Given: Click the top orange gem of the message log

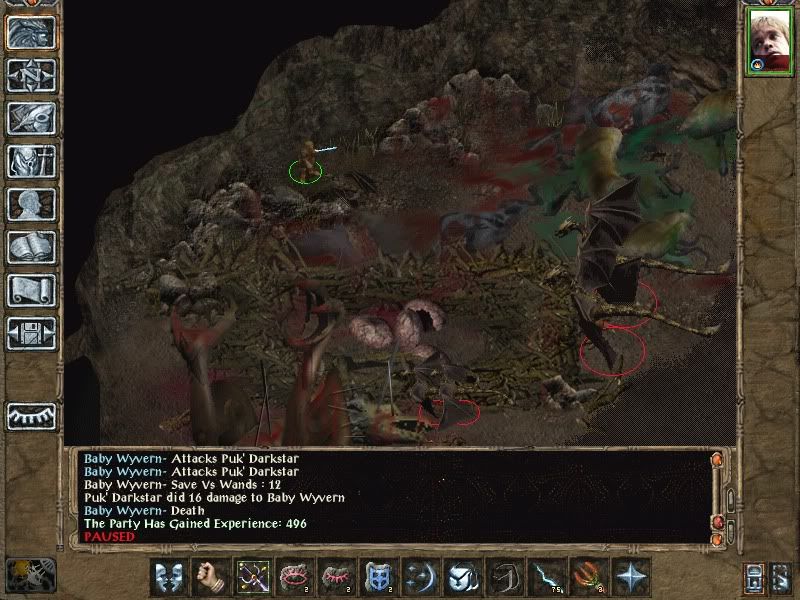Looking at the screenshot, I should pos(716,460).
